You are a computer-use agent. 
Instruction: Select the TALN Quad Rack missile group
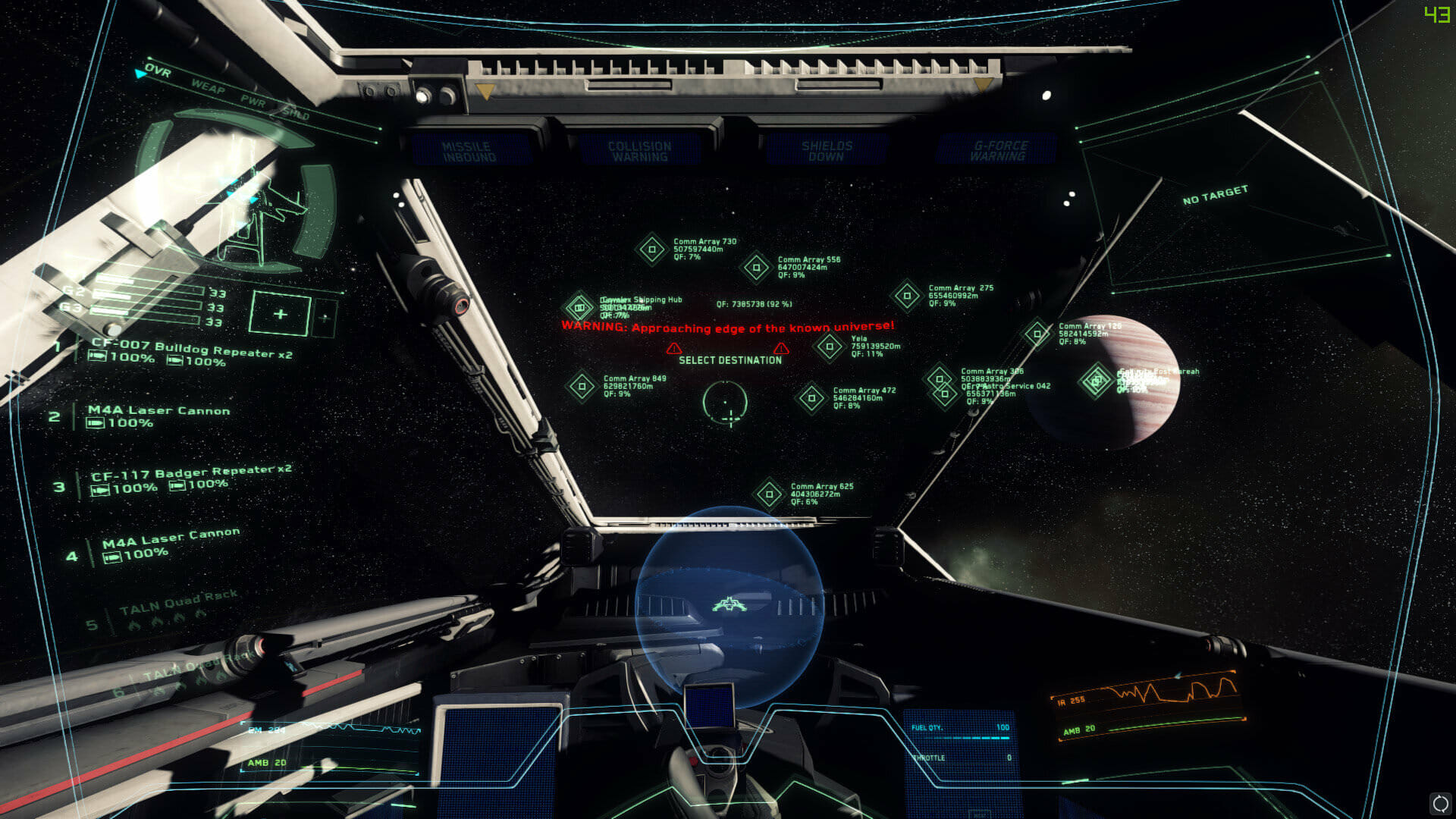tap(178, 601)
